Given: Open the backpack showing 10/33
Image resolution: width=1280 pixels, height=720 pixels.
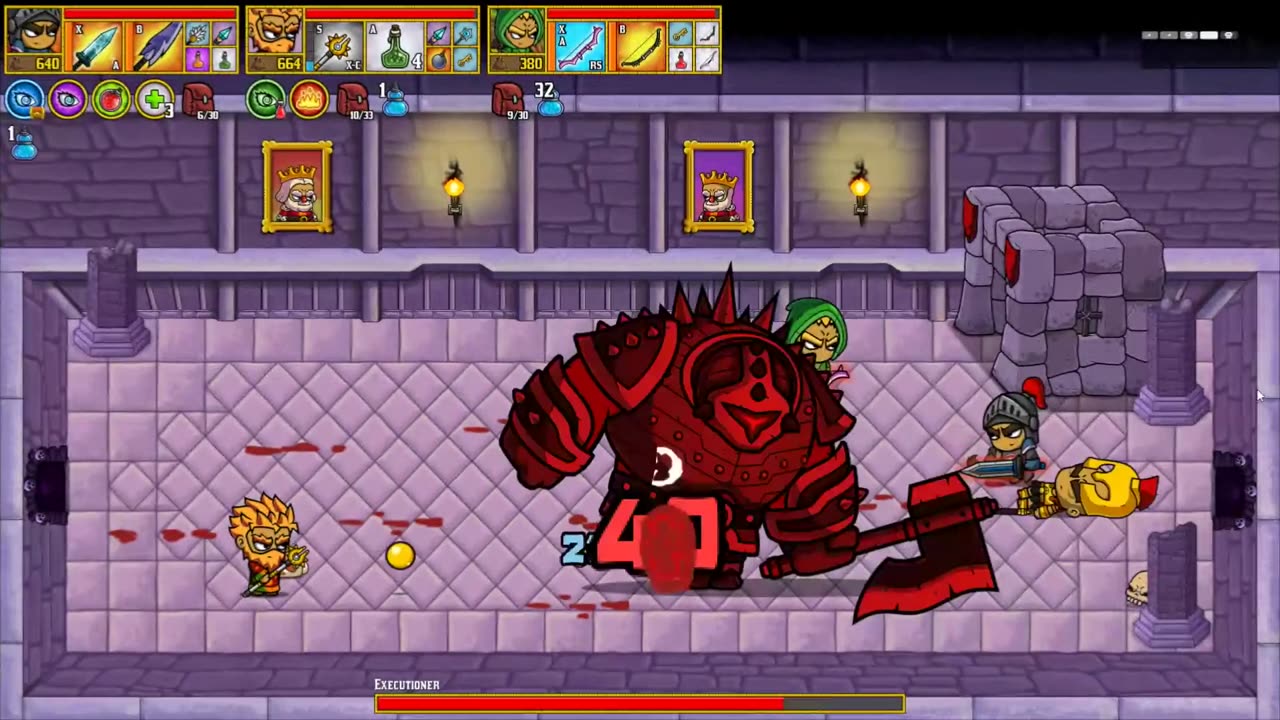Looking at the screenshot, I should [x=352, y=99].
